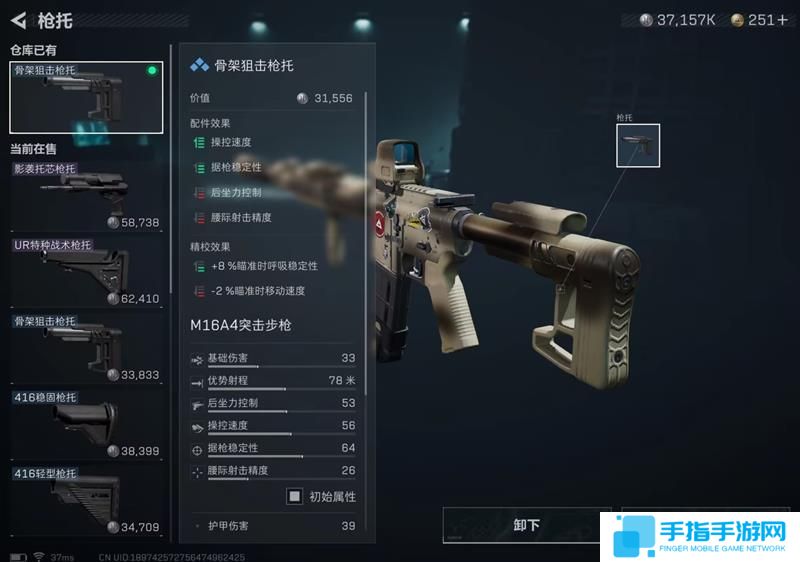
Task: Select the 416稳固枪托 stock
Action: point(86,424)
